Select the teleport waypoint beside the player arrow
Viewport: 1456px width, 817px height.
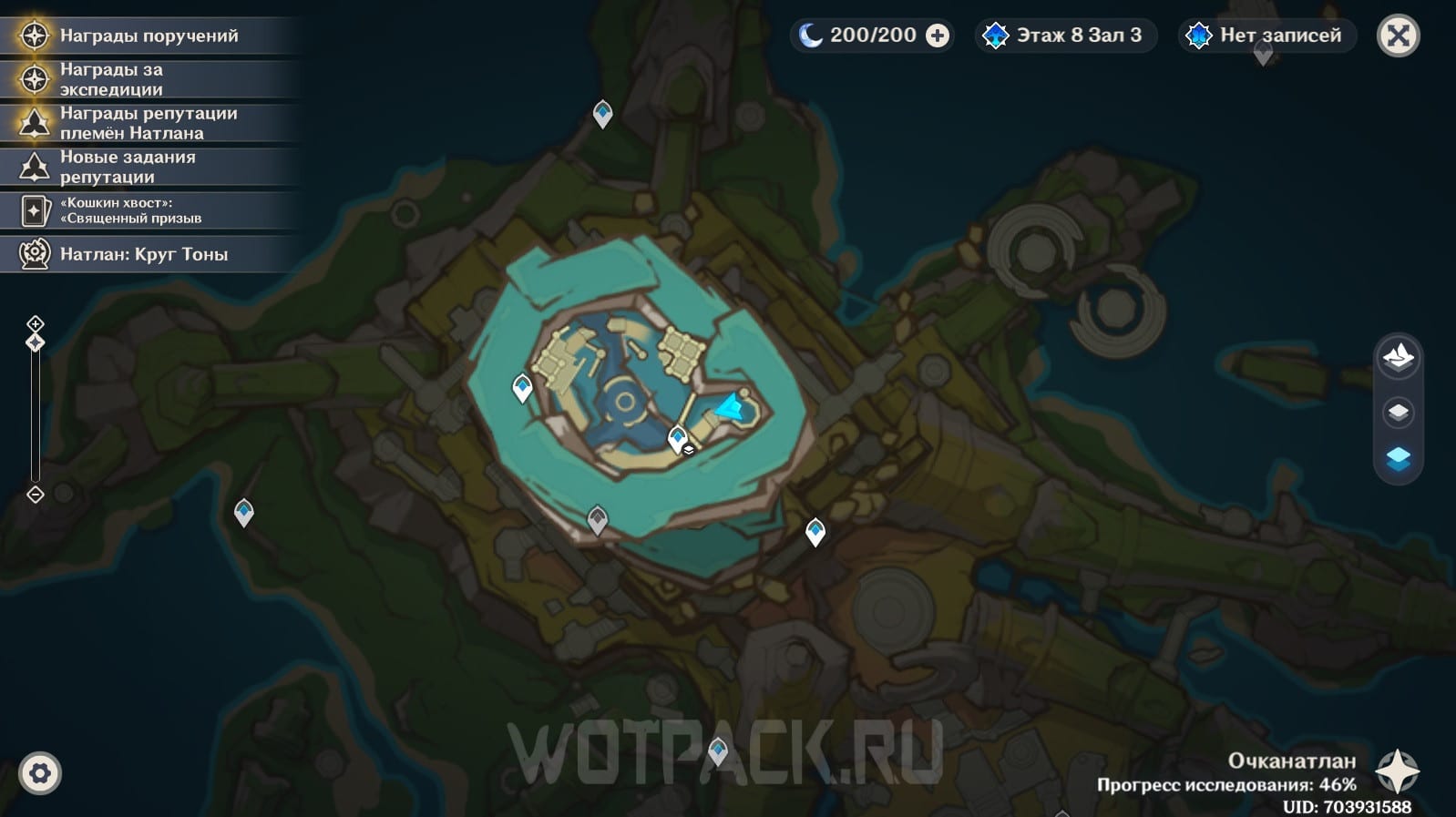tap(677, 438)
